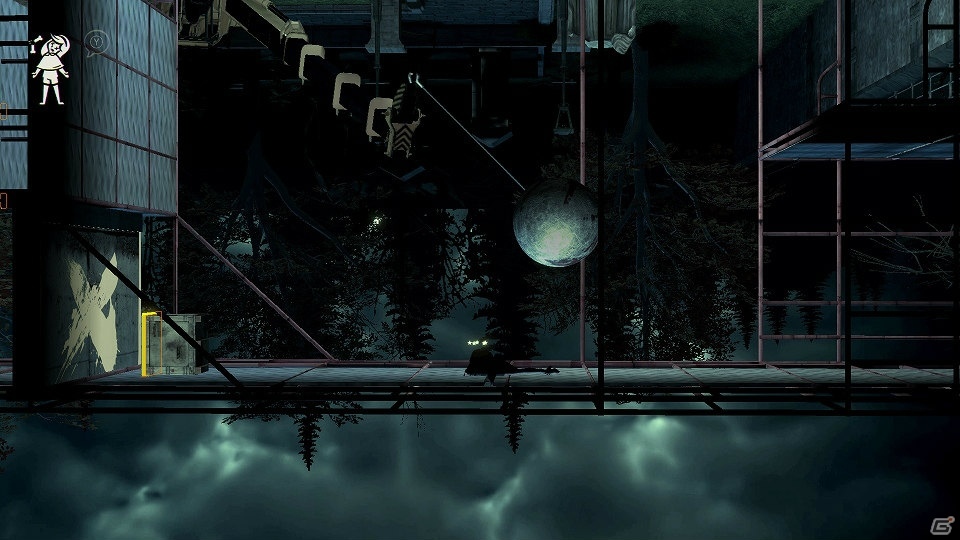Viewport: 960px width, 540px height.
Task: Click the girl character status icon
Action: coord(49,68)
